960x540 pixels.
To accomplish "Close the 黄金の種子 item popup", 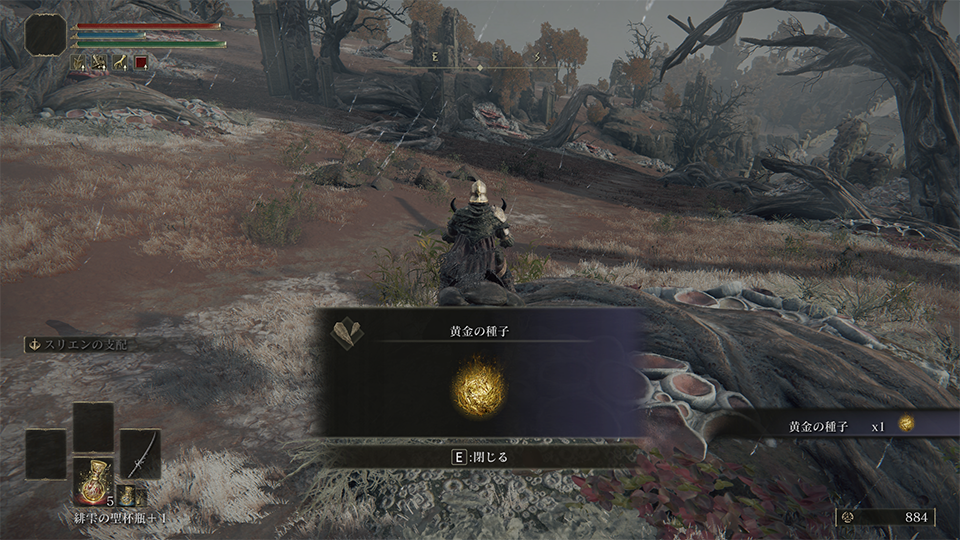I will (480, 456).
